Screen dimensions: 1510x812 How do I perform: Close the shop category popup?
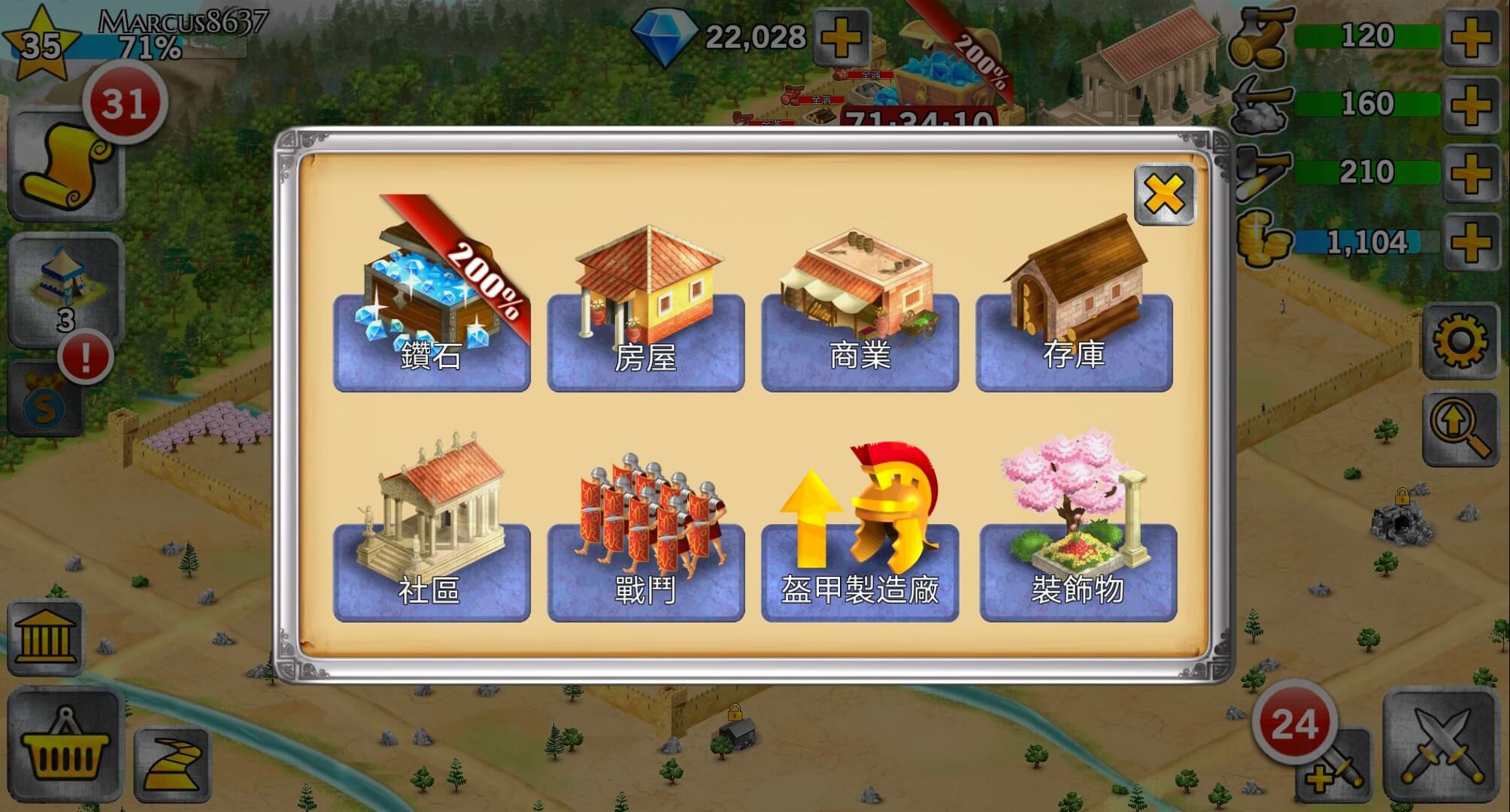1164,195
